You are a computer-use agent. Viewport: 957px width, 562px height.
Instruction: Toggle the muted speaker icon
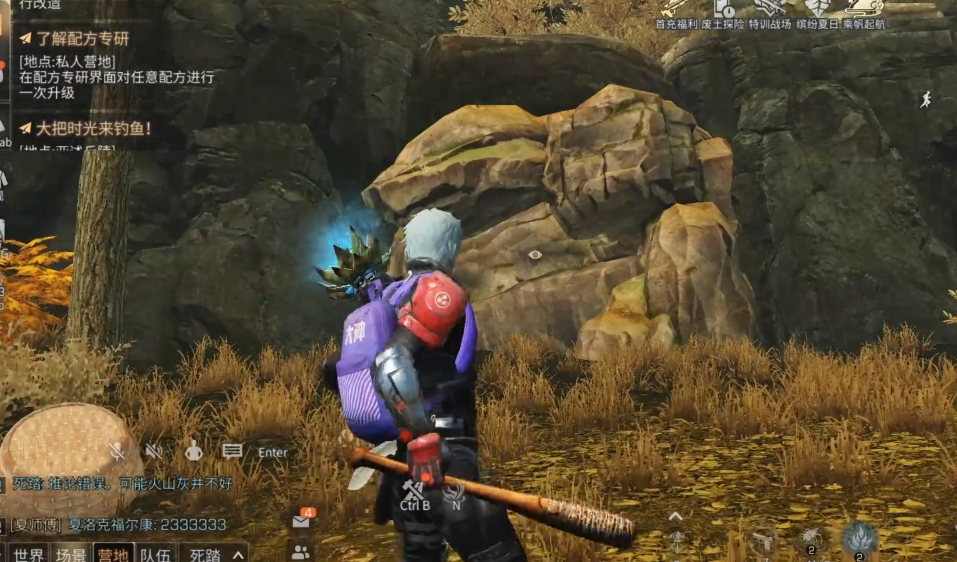[154, 452]
